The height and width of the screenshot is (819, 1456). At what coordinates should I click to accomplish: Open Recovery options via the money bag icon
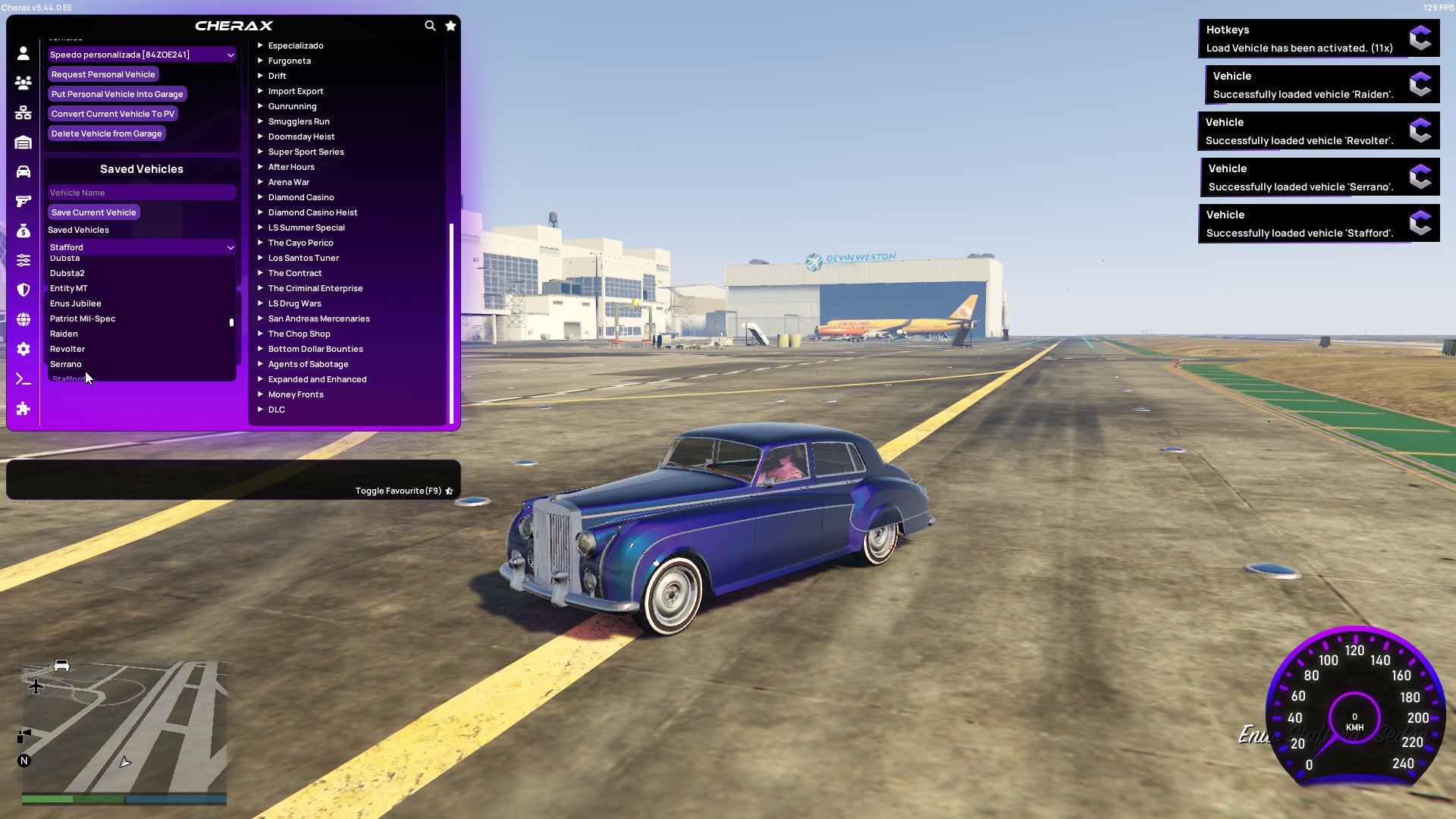23,230
